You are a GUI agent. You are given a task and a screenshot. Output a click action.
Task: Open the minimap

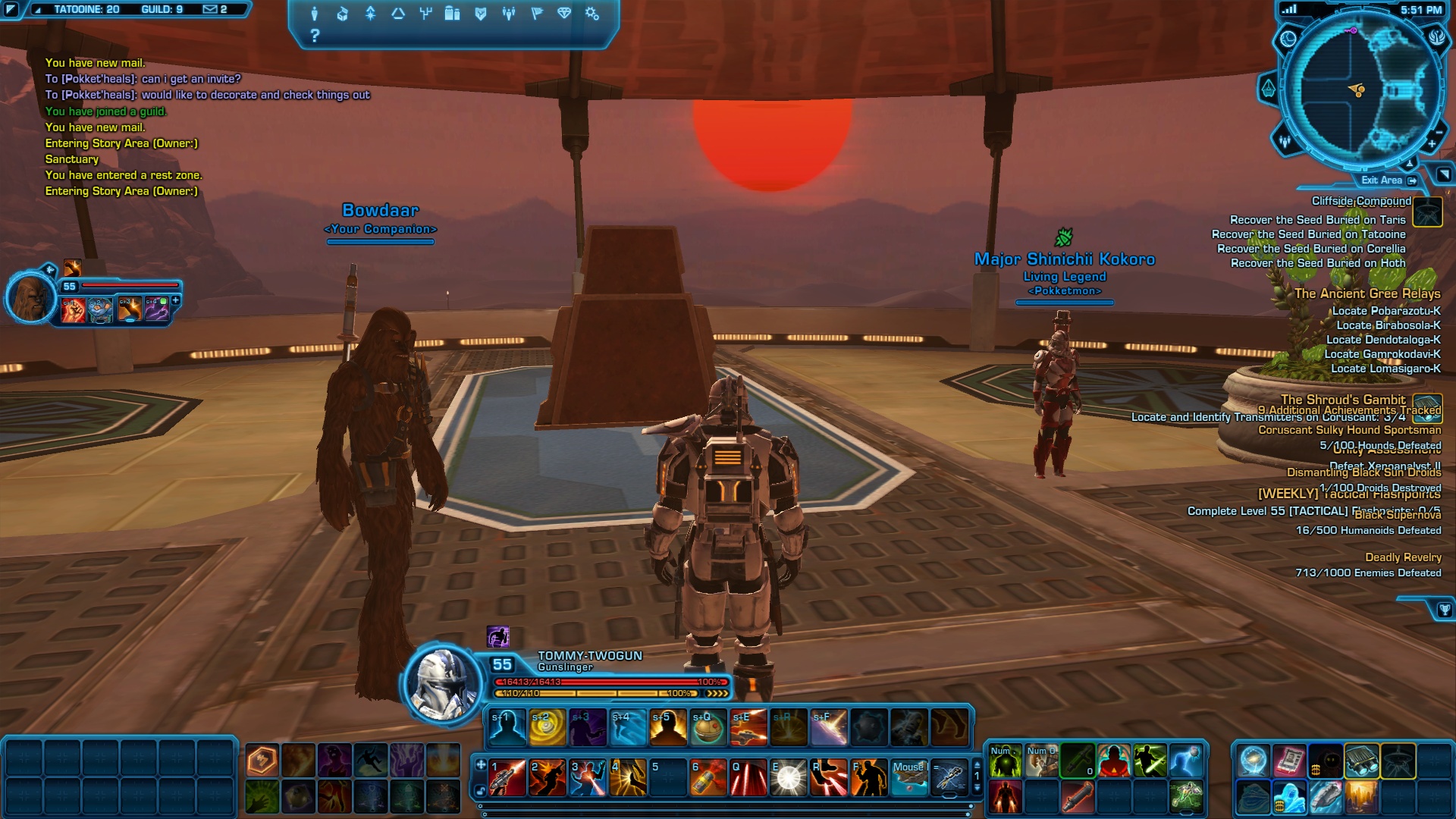coord(1360,91)
